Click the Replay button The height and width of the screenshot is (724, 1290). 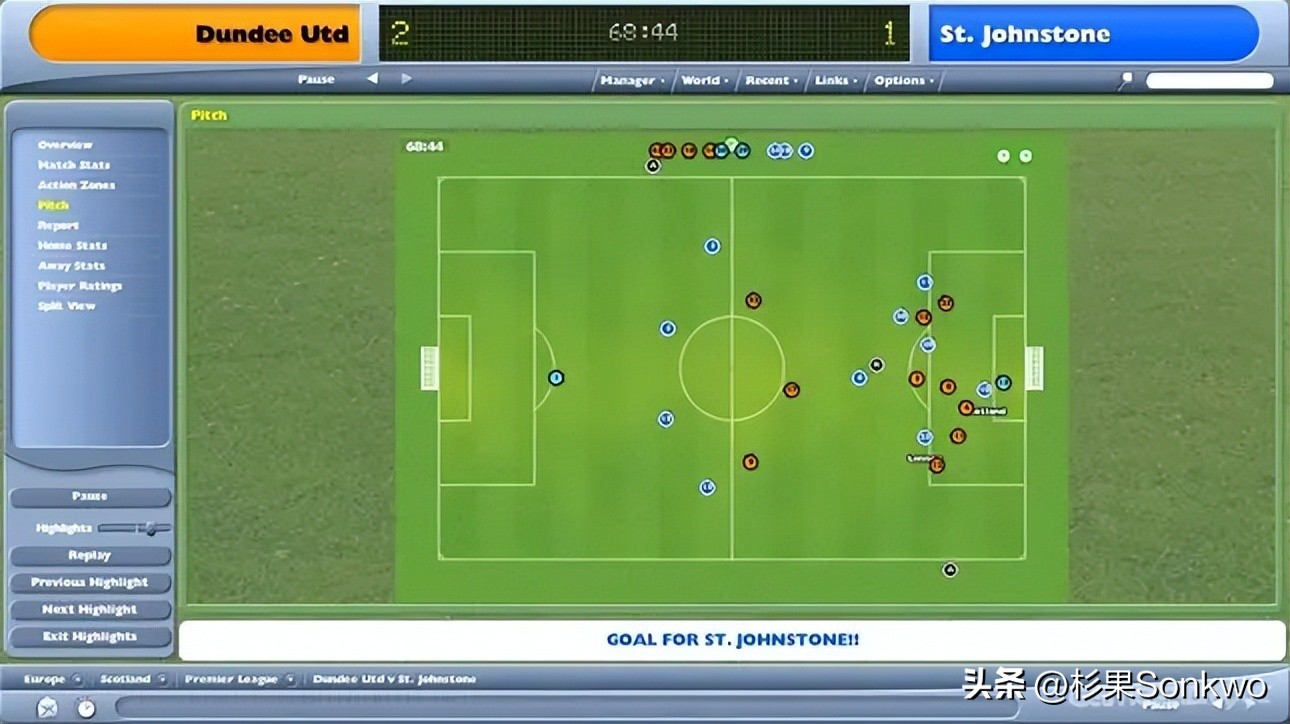pyautogui.click(x=90, y=556)
